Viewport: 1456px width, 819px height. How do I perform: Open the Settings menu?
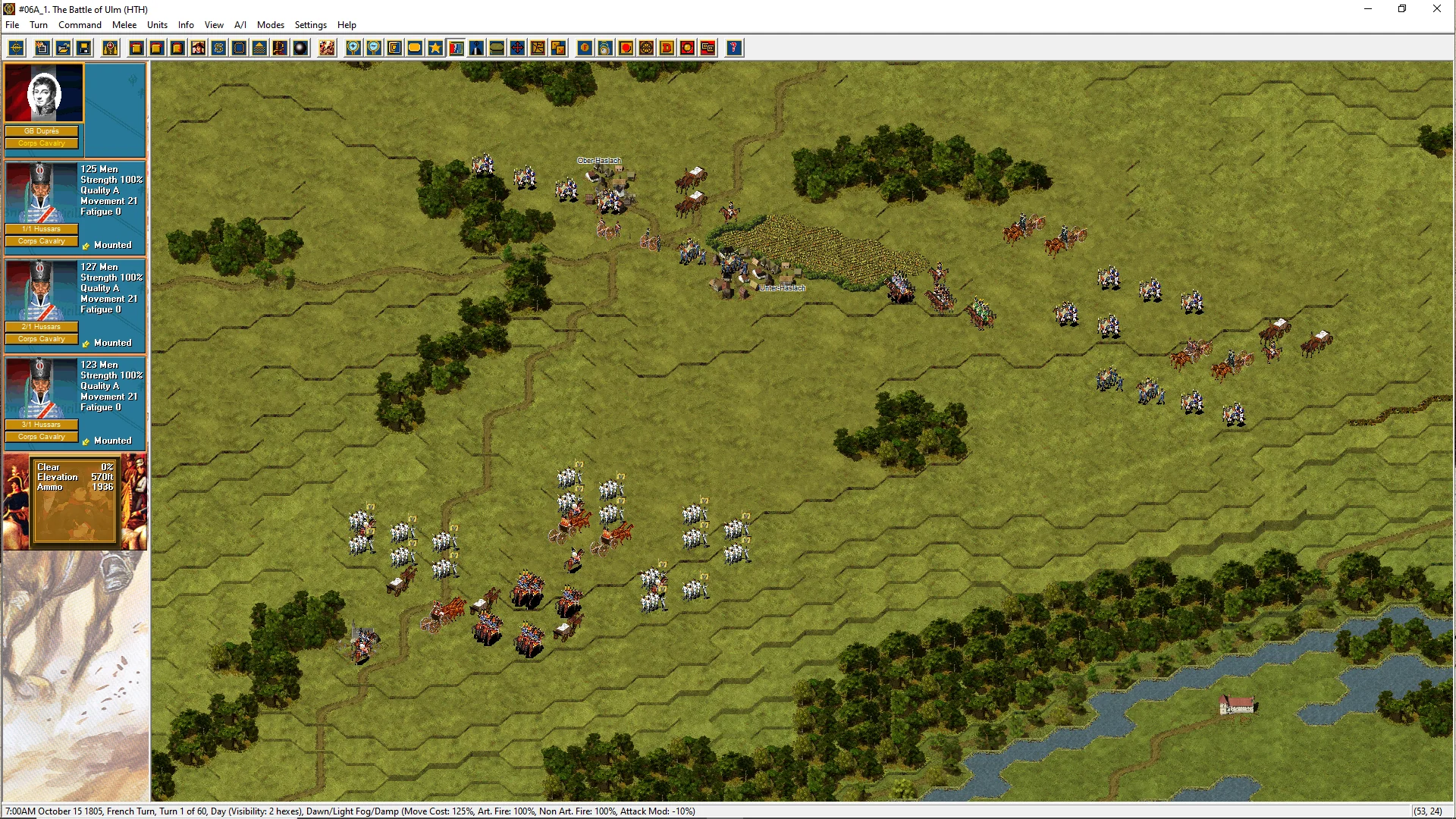pos(310,25)
